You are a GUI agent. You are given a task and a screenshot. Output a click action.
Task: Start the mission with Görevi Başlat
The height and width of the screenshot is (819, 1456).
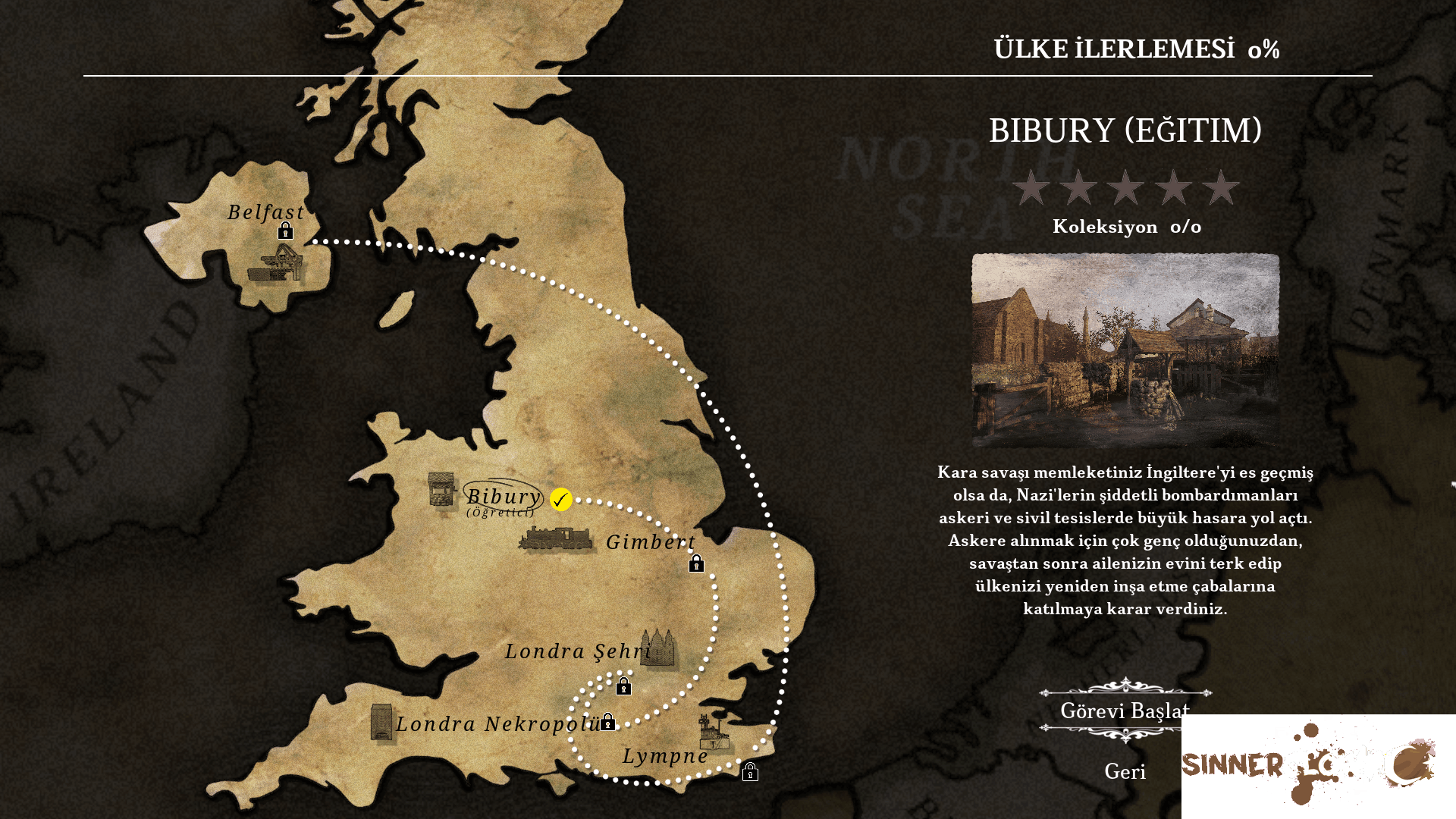1125,711
